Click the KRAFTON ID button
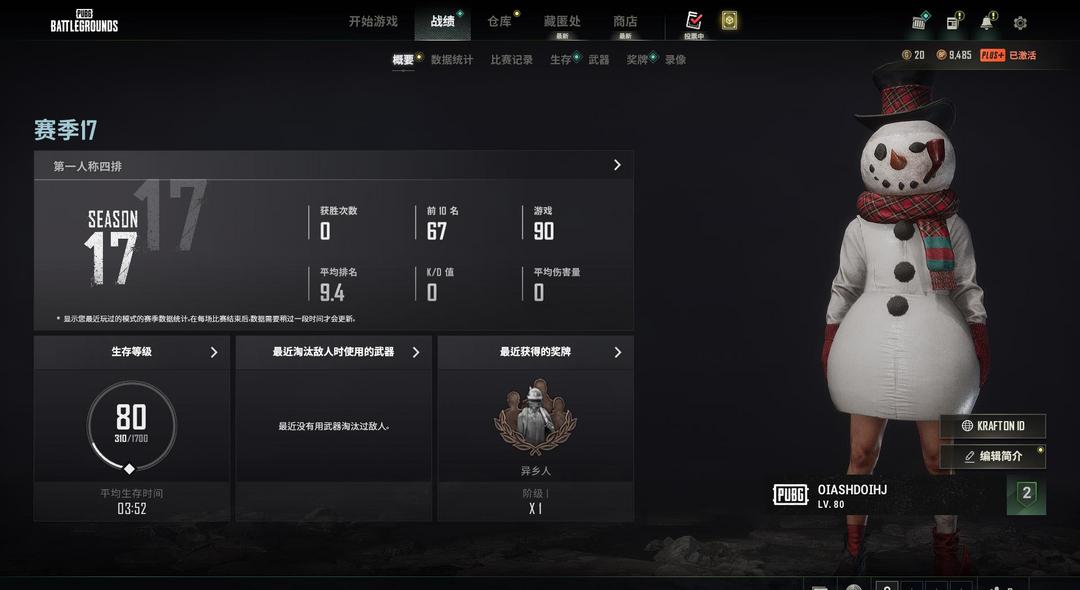 point(993,426)
